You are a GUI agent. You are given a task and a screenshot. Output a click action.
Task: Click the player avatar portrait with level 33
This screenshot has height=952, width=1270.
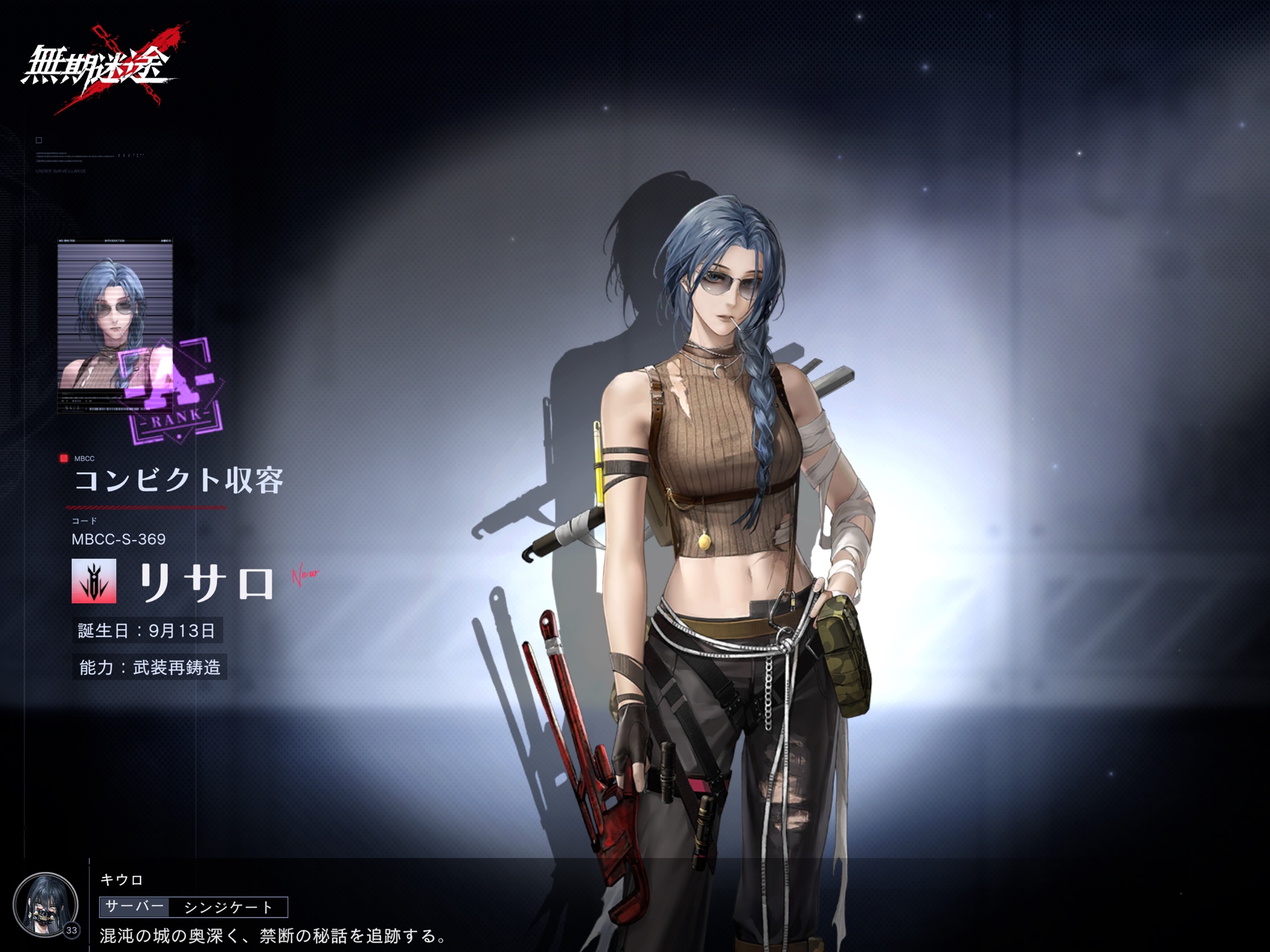(45, 904)
